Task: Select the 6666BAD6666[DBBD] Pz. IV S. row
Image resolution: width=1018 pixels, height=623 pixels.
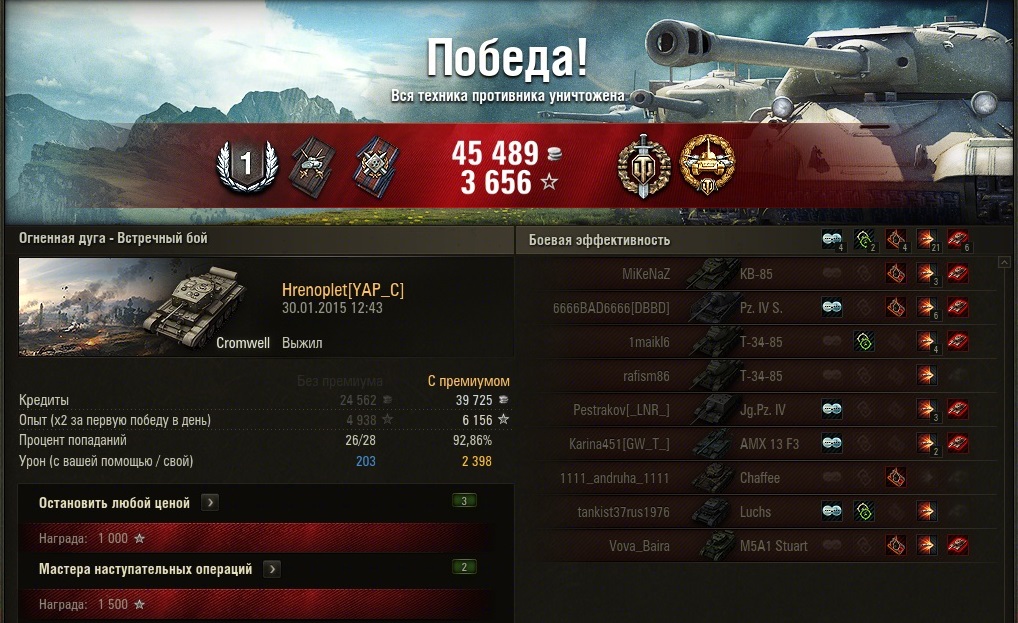Action: [755, 308]
